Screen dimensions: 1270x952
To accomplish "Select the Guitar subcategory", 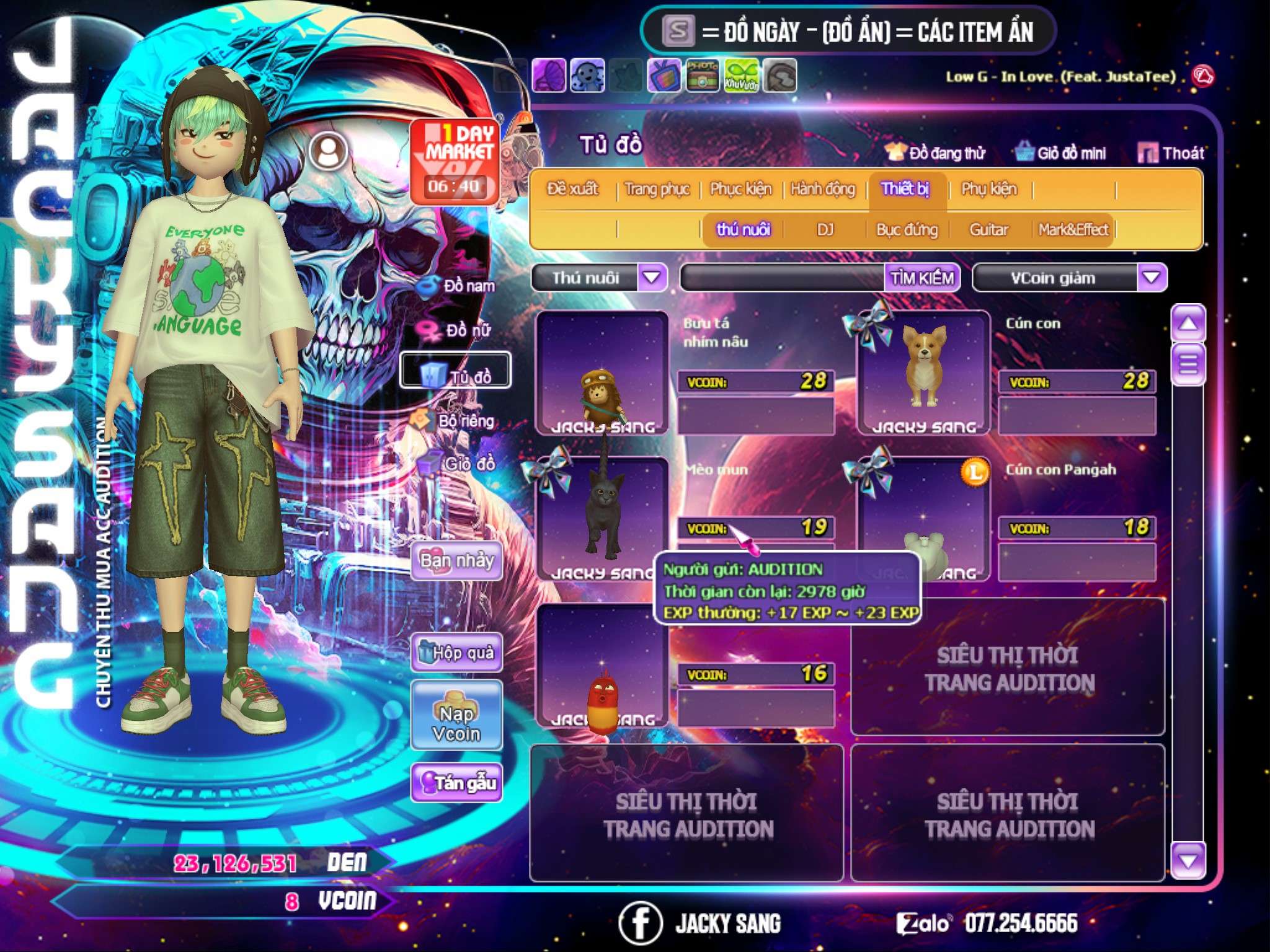I will coord(988,230).
